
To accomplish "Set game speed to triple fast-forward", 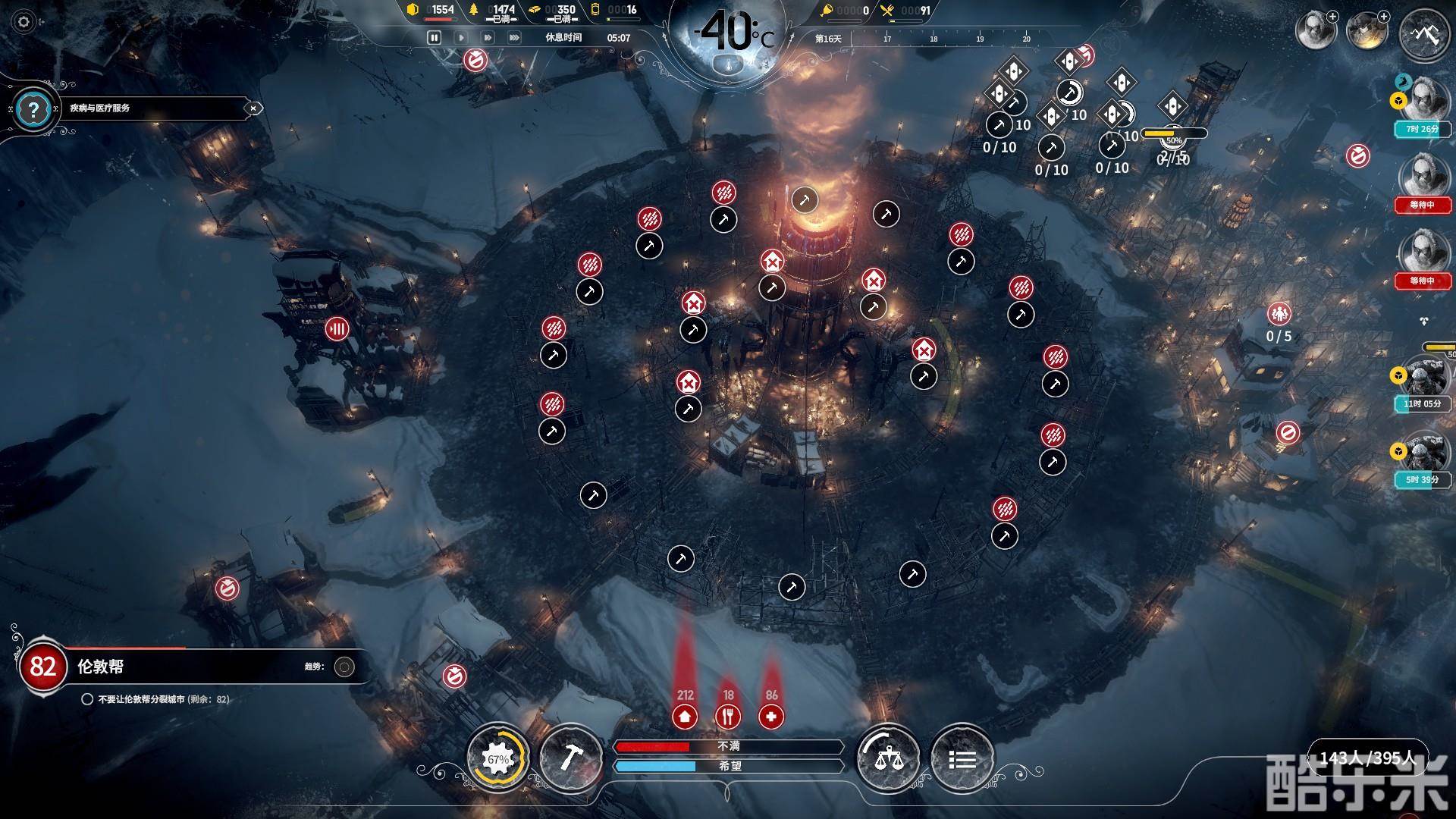I will [514, 37].
